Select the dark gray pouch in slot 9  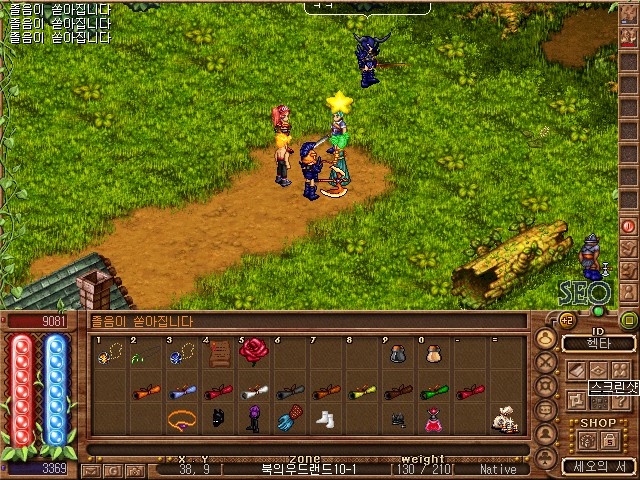coord(397,354)
